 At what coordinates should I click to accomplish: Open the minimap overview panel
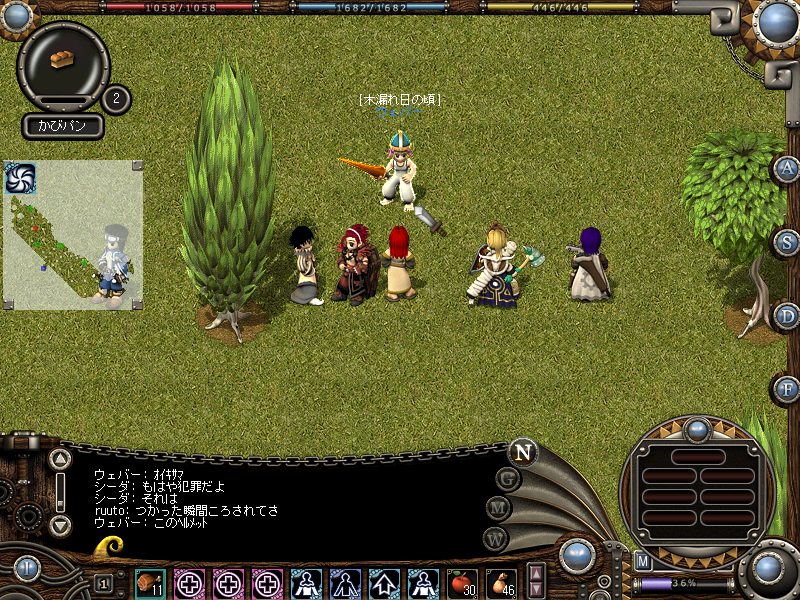(x=72, y=235)
